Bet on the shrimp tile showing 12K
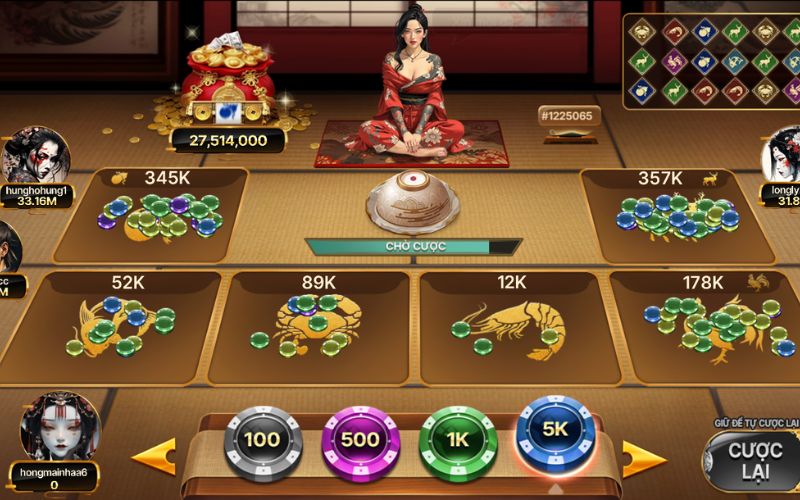This screenshot has width=800, height=500. pyautogui.click(x=510, y=326)
